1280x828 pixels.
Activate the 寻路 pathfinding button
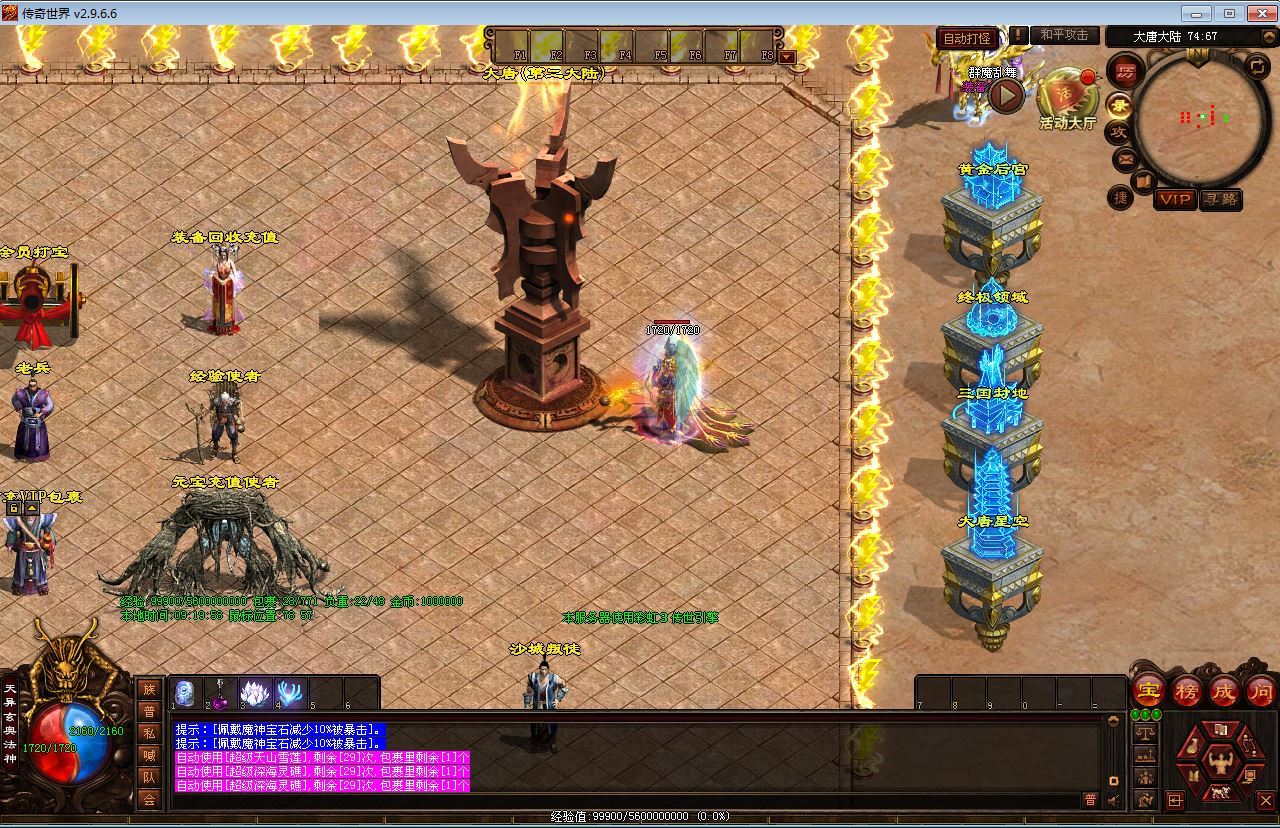(x=1220, y=199)
